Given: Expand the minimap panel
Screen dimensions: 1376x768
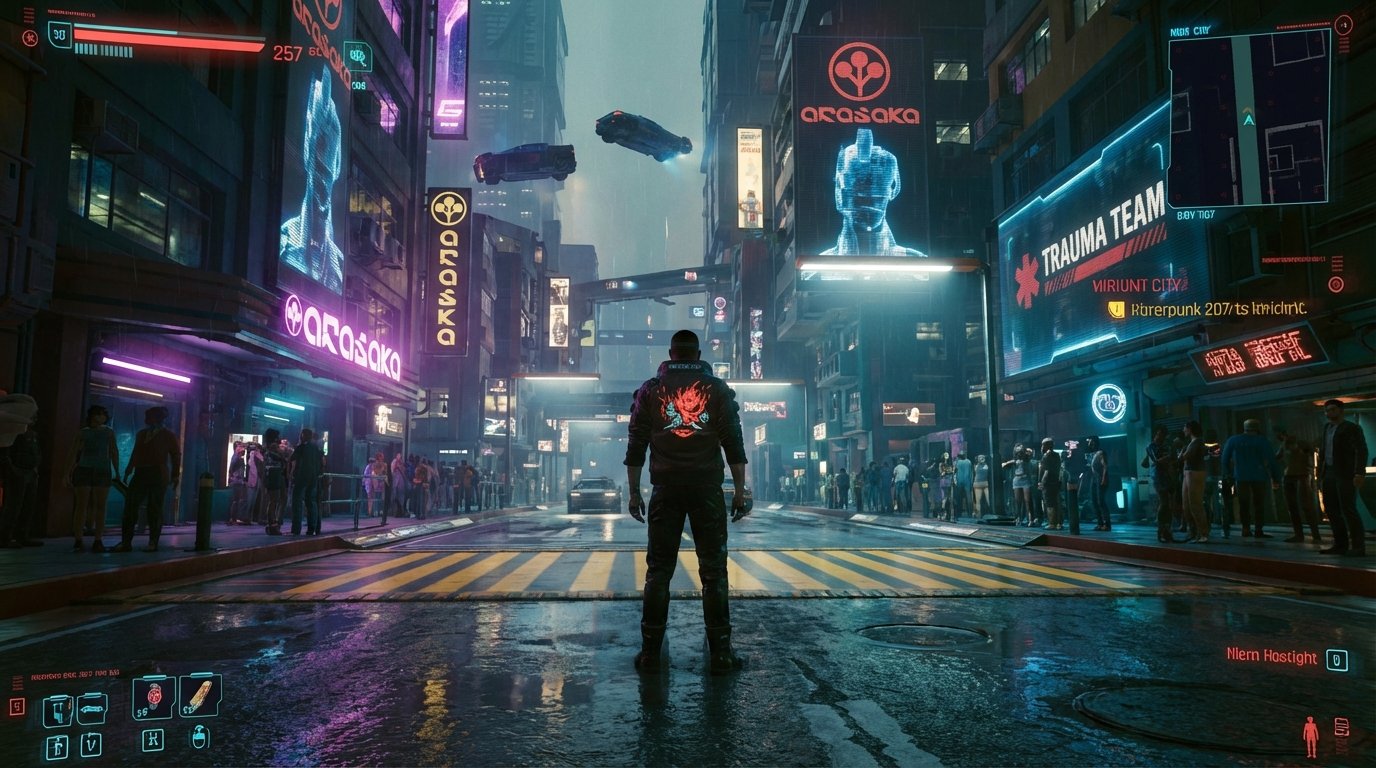Looking at the screenshot, I should coord(1249,120).
